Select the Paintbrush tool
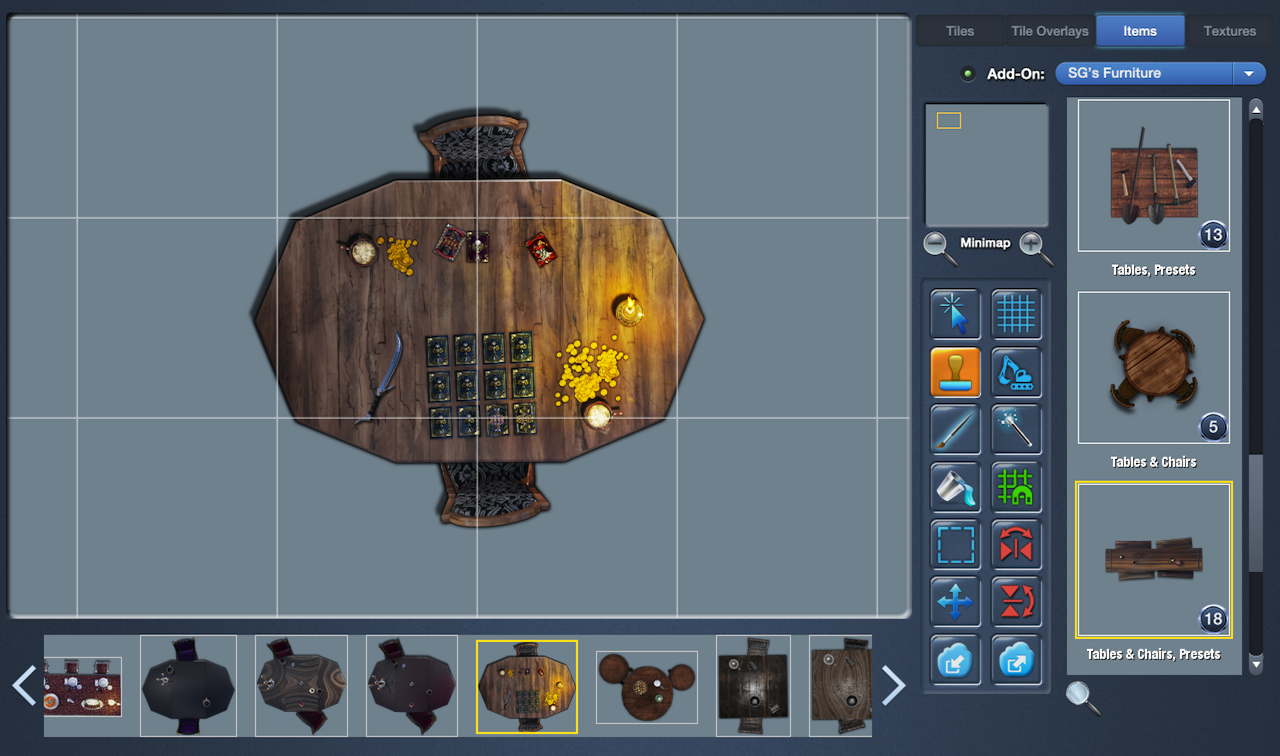Image resolution: width=1280 pixels, height=756 pixels. tap(954, 430)
